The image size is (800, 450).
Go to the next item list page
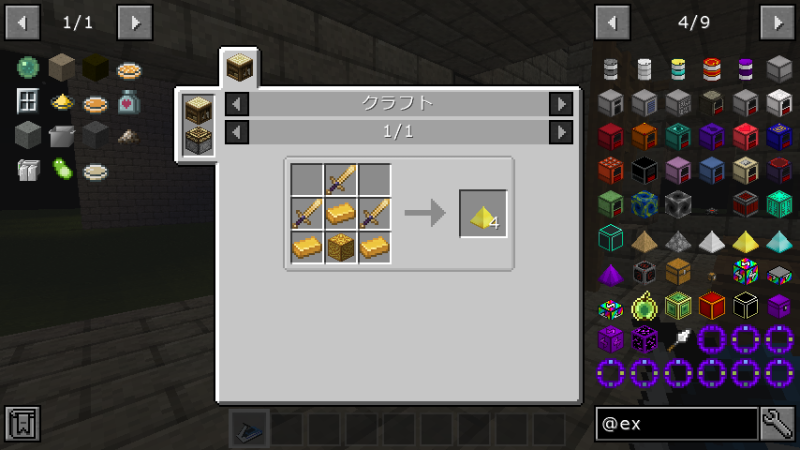click(777, 21)
